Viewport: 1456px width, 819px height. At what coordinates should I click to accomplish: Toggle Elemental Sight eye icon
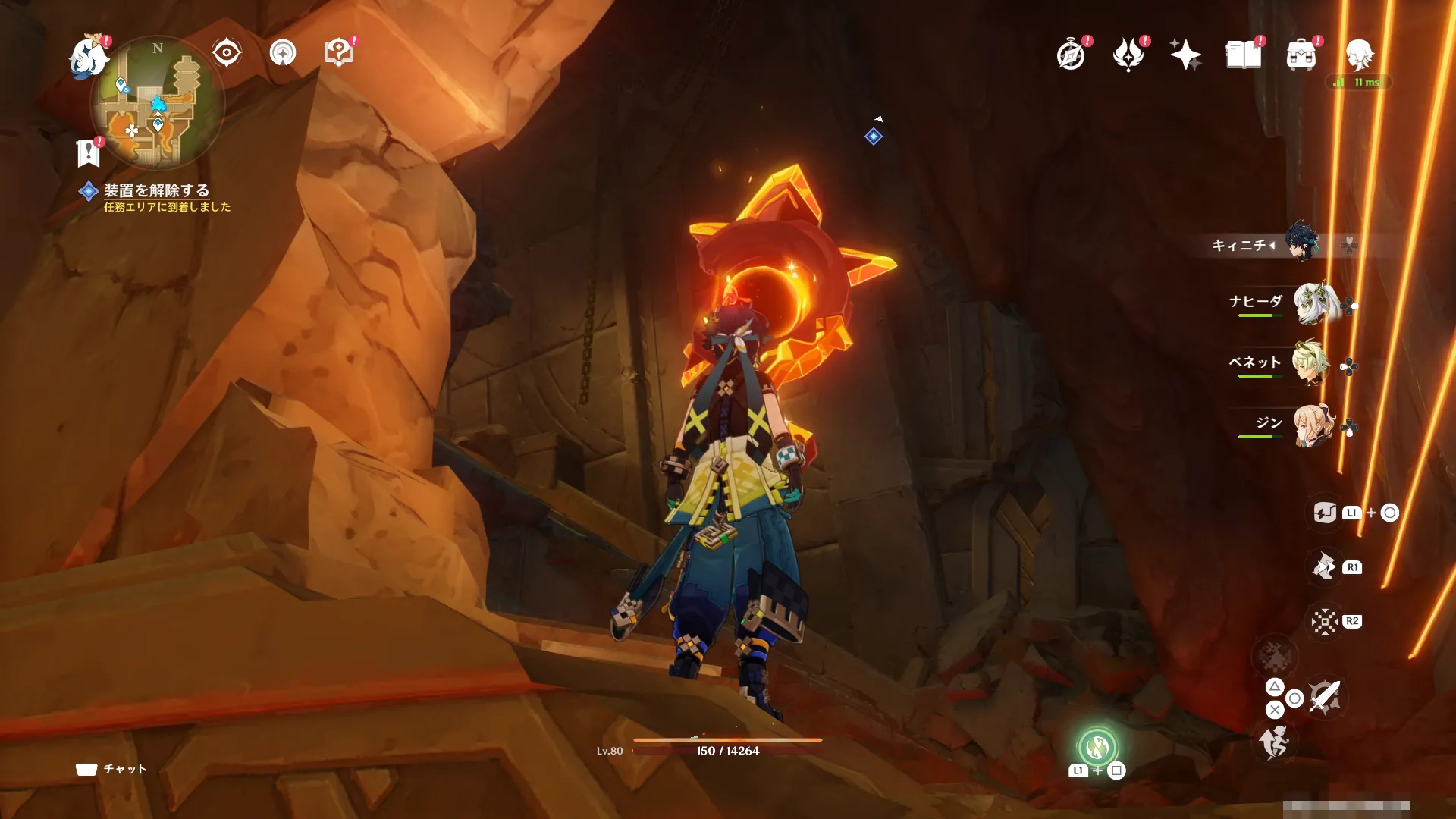click(227, 53)
